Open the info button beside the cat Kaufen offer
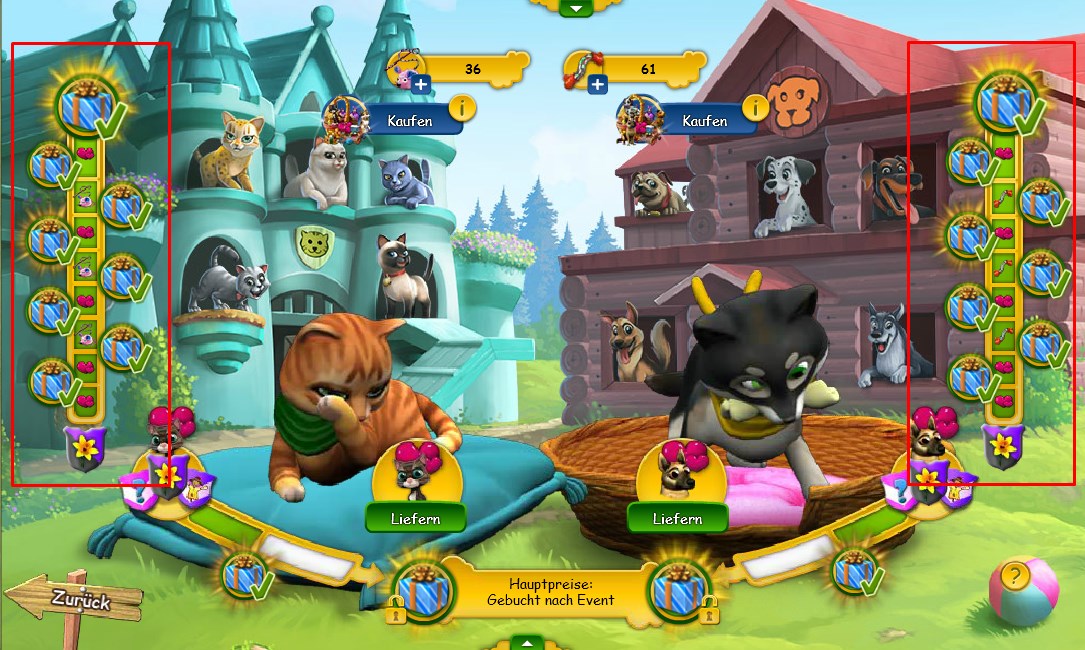Viewport: 1085px width, 650px height. coord(462,107)
